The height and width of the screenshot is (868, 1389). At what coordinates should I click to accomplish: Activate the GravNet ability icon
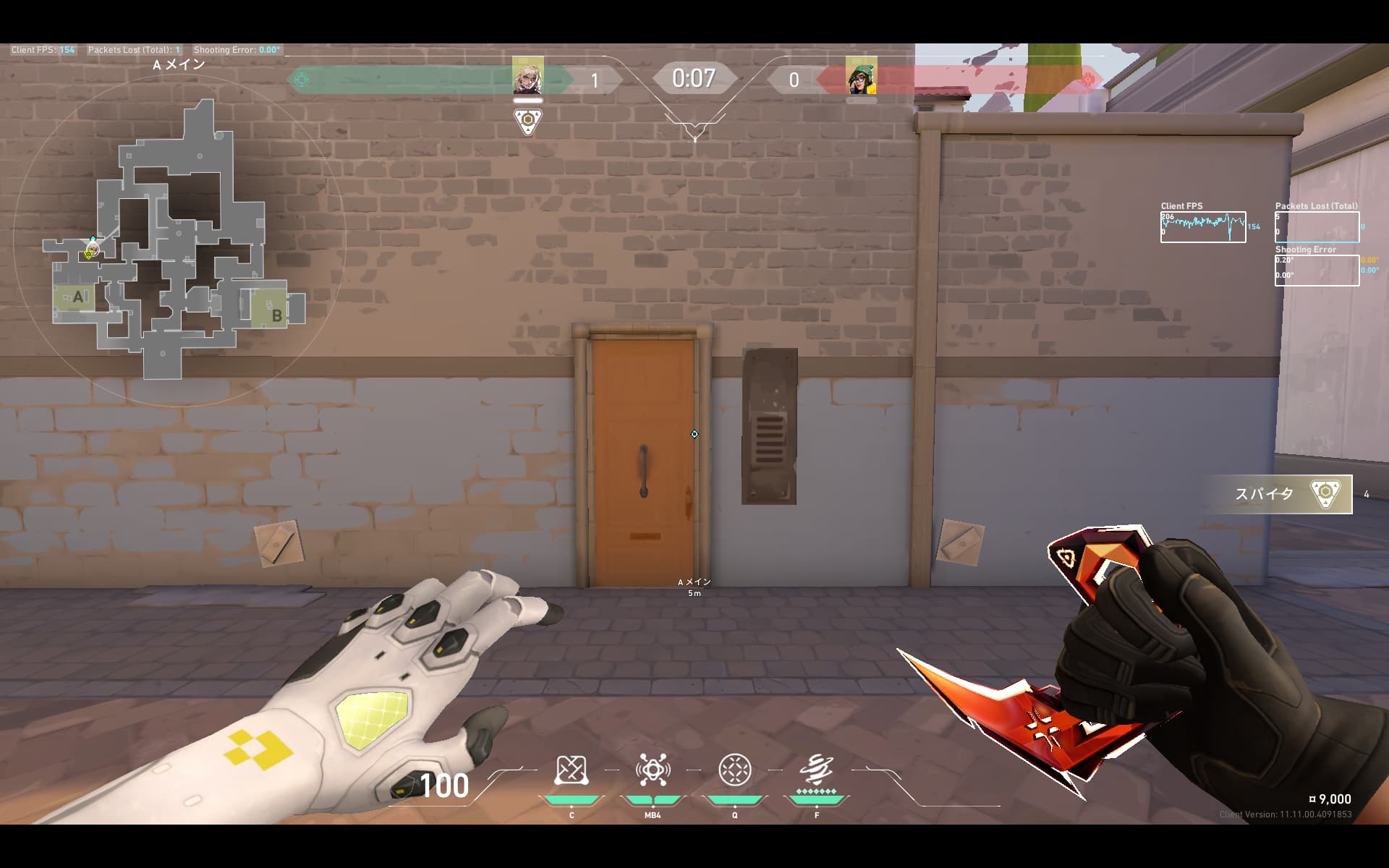tap(571, 770)
